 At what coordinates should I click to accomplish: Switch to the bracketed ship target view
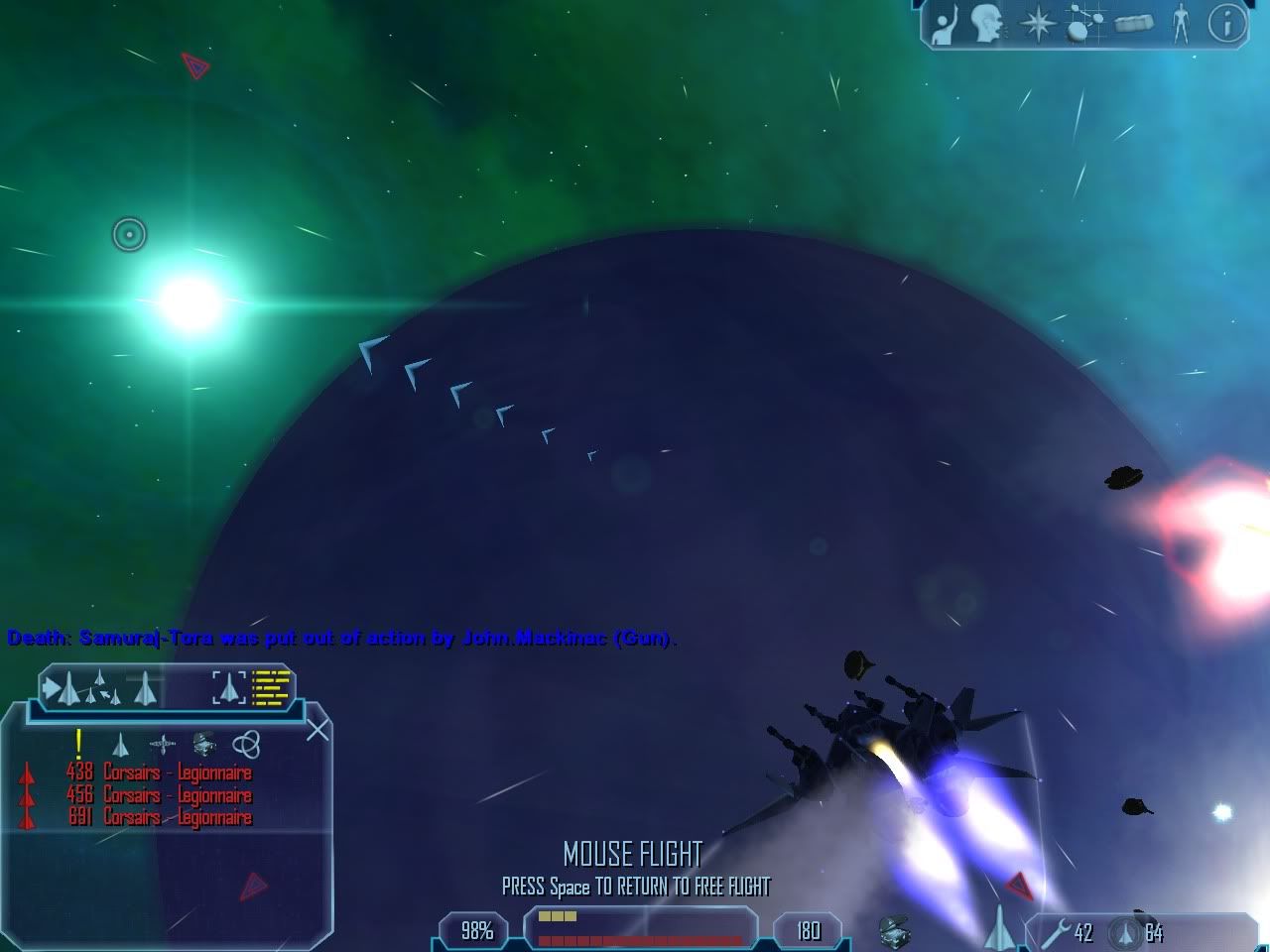[x=229, y=686]
